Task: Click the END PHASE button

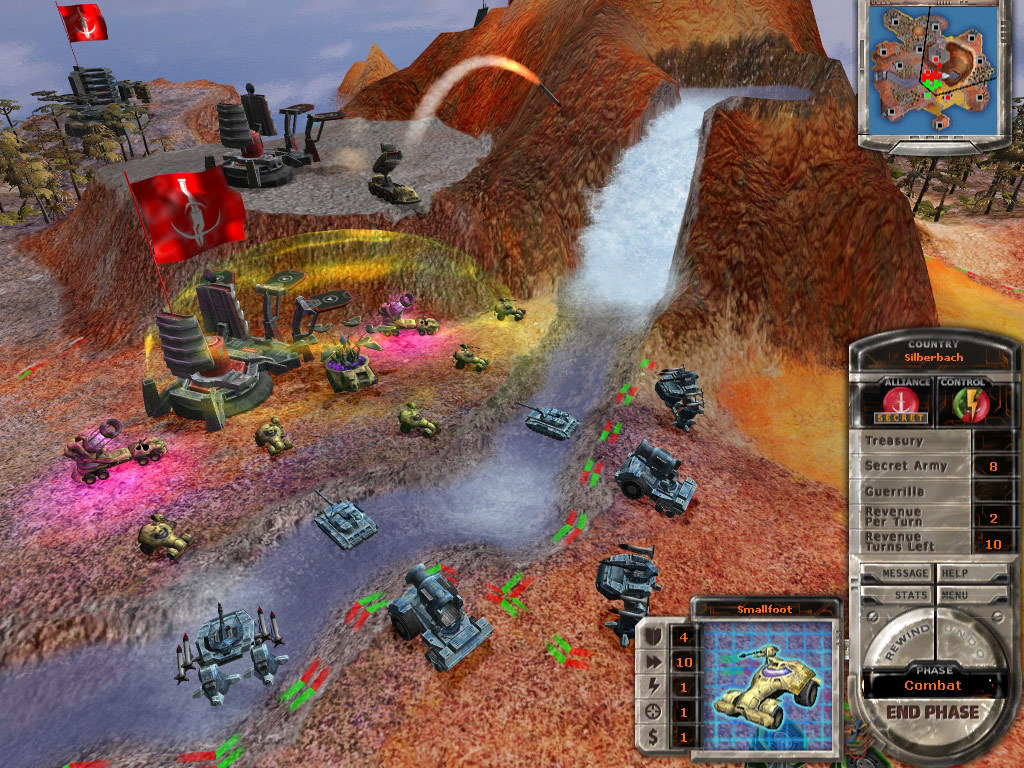Action: point(933,712)
